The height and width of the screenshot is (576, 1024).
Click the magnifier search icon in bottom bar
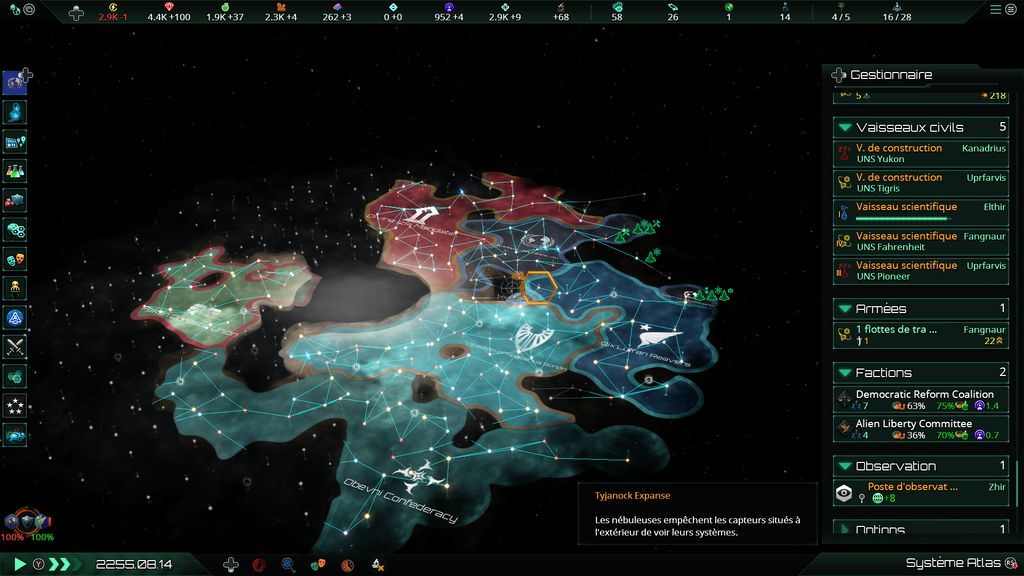(x=288, y=565)
